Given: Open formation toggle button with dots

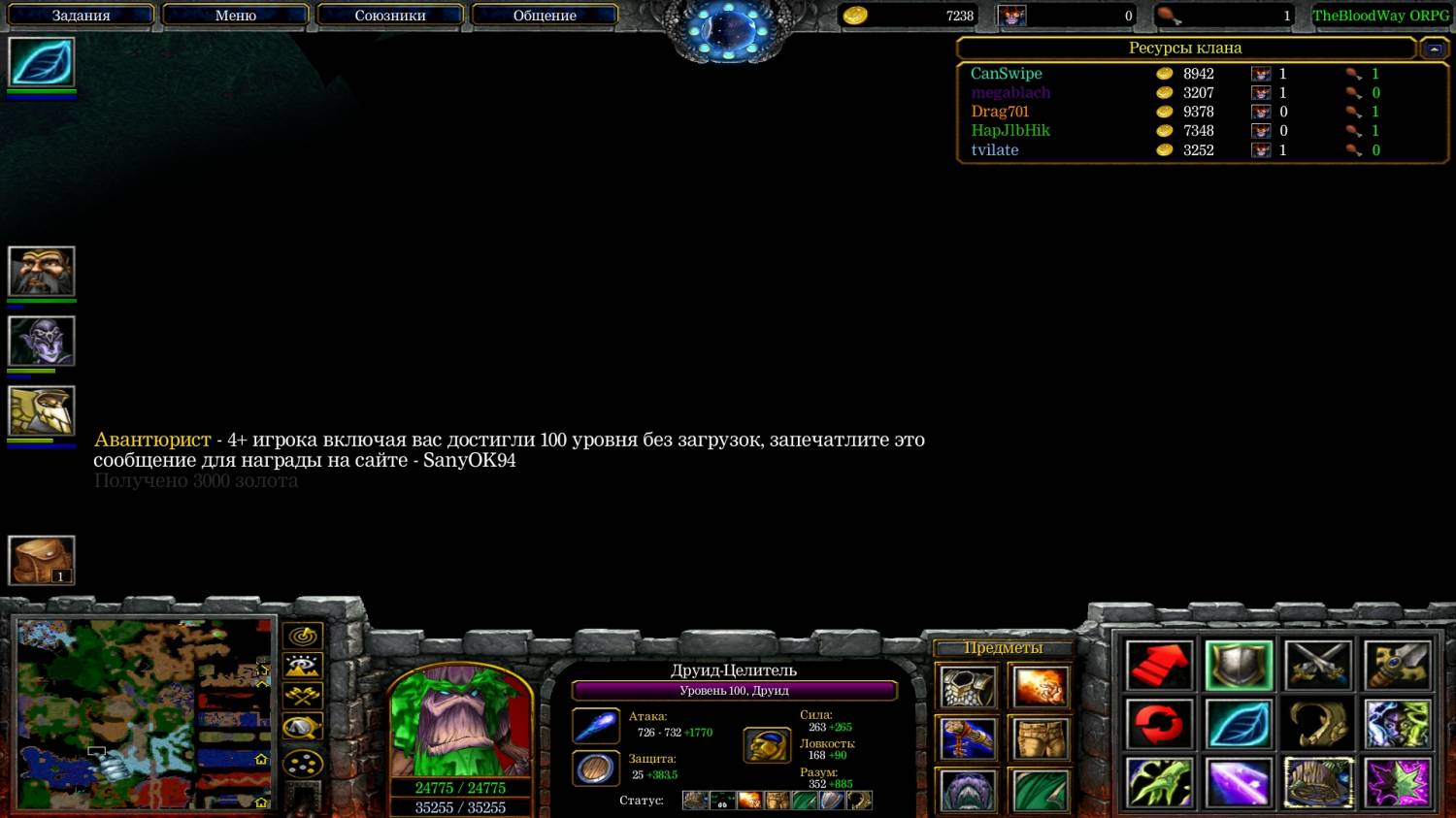Looking at the screenshot, I should pyautogui.click(x=303, y=764).
